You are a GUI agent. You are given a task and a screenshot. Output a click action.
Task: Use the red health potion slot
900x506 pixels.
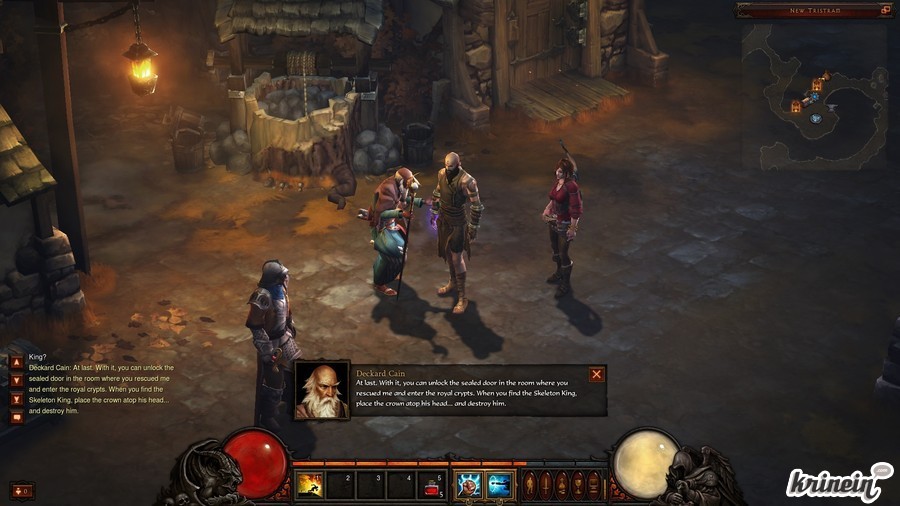click(432, 486)
